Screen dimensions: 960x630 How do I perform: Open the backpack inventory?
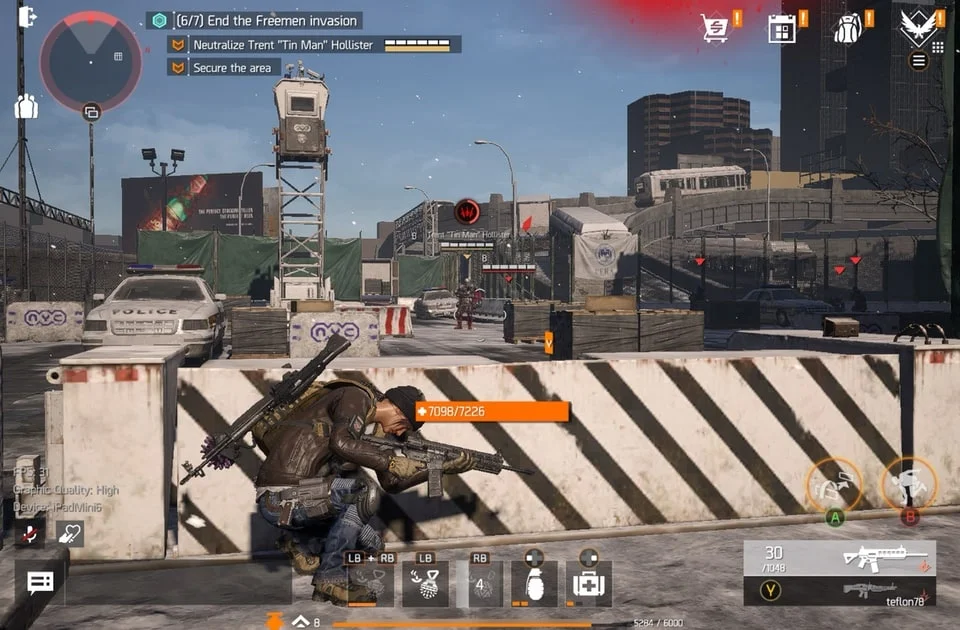[x=848, y=28]
